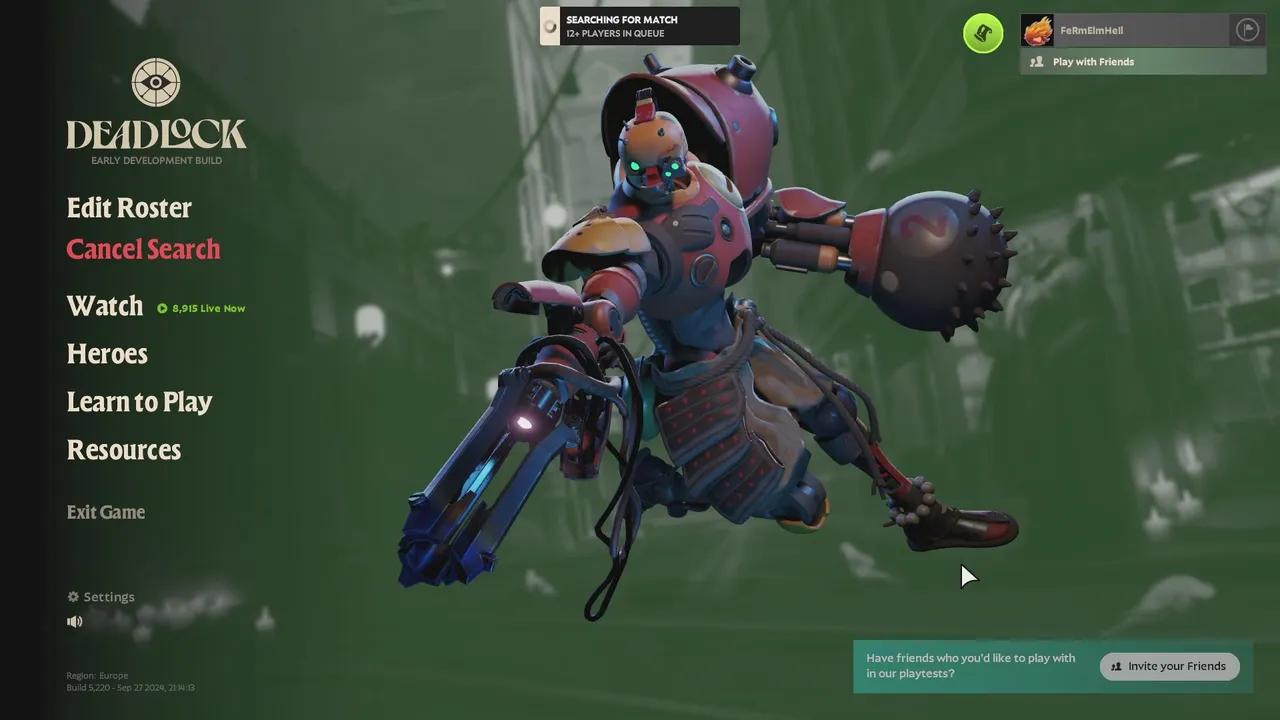Screen dimensions: 1280x720
Task: Open the Resources menu
Action: (124, 450)
